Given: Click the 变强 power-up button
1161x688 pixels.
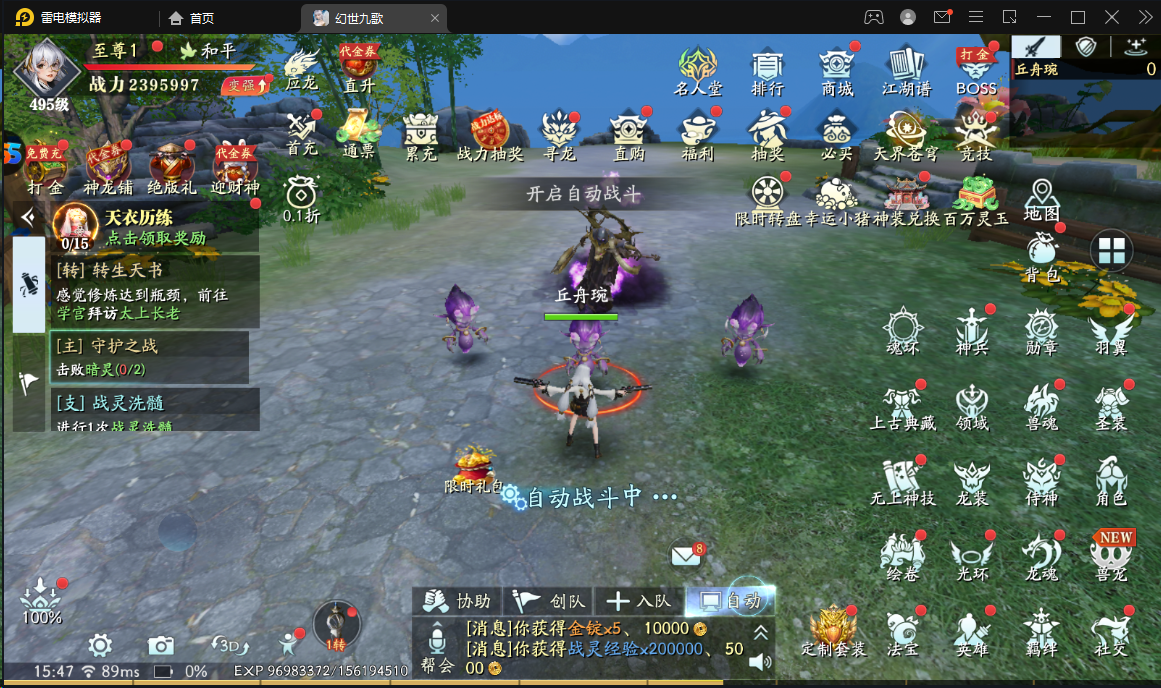Looking at the screenshot, I should click(246, 86).
